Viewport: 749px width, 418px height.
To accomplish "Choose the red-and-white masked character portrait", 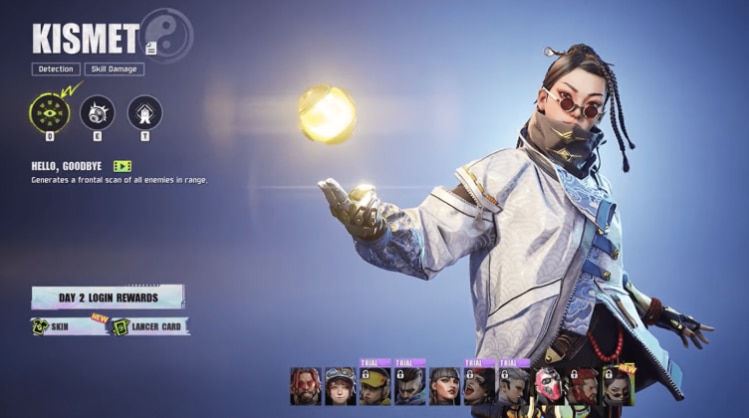I will 549,385.
